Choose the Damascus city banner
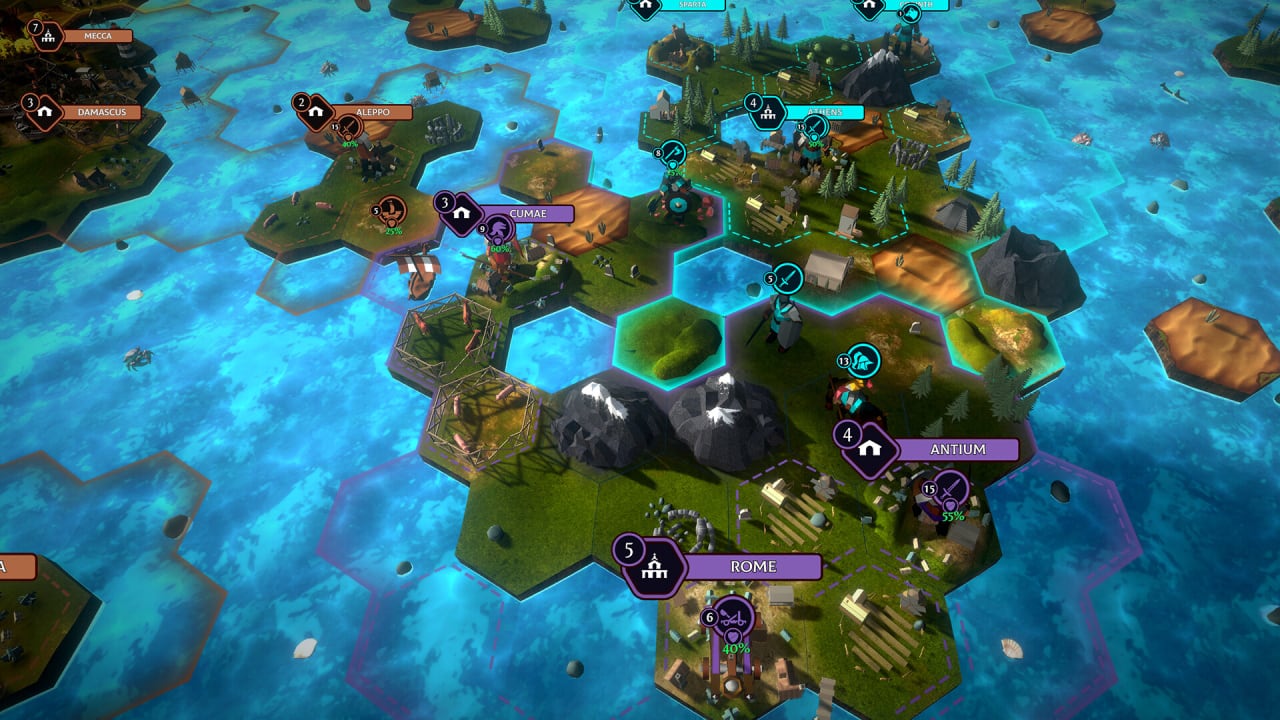 (101, 112)
